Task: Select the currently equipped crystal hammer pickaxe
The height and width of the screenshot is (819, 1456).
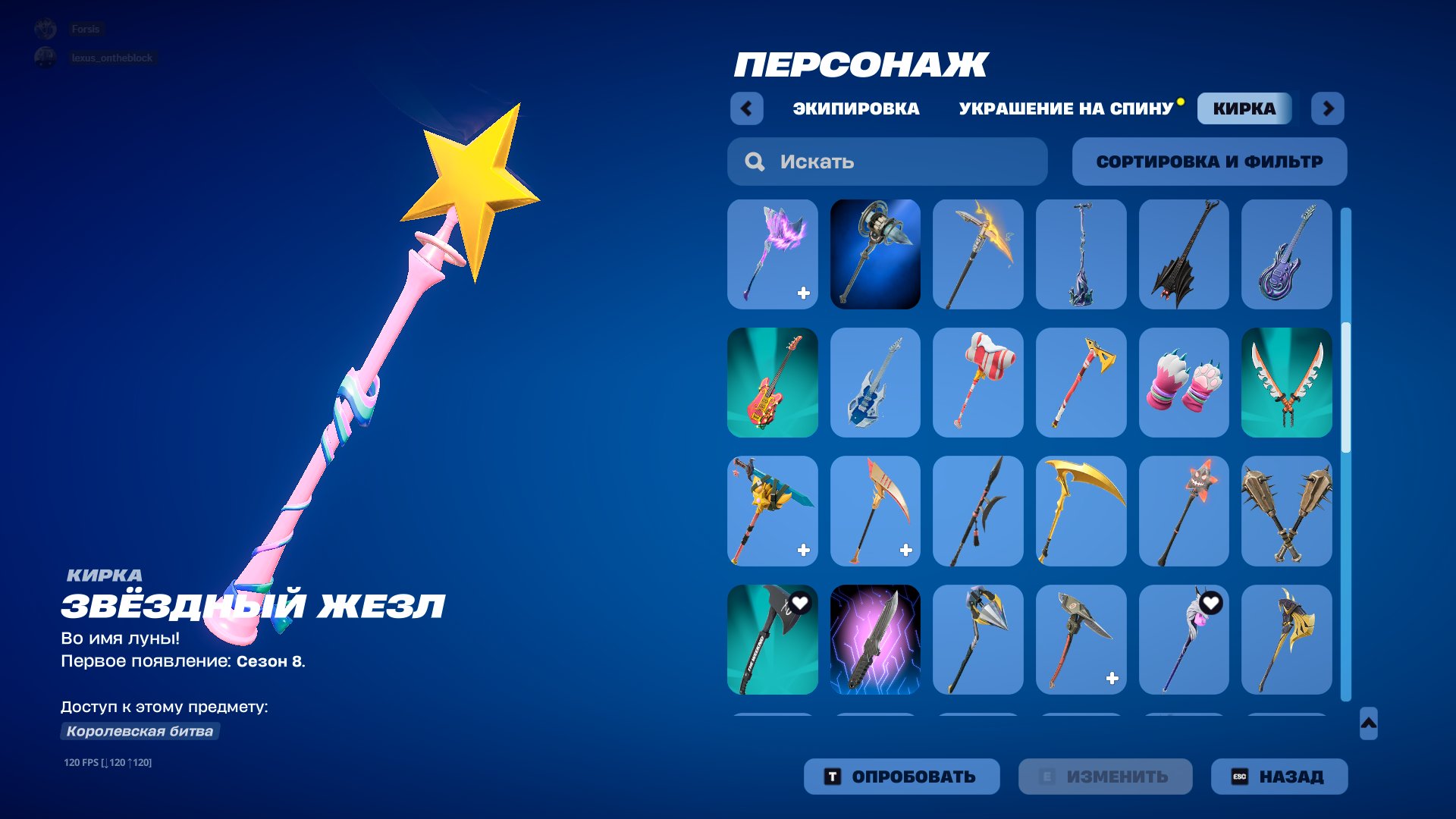Action: pos(874,254)
